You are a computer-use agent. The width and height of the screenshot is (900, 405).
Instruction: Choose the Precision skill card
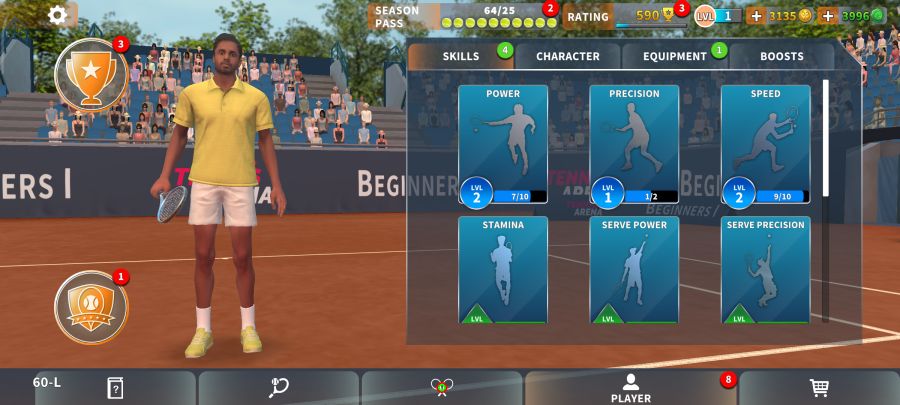[634, 144]
